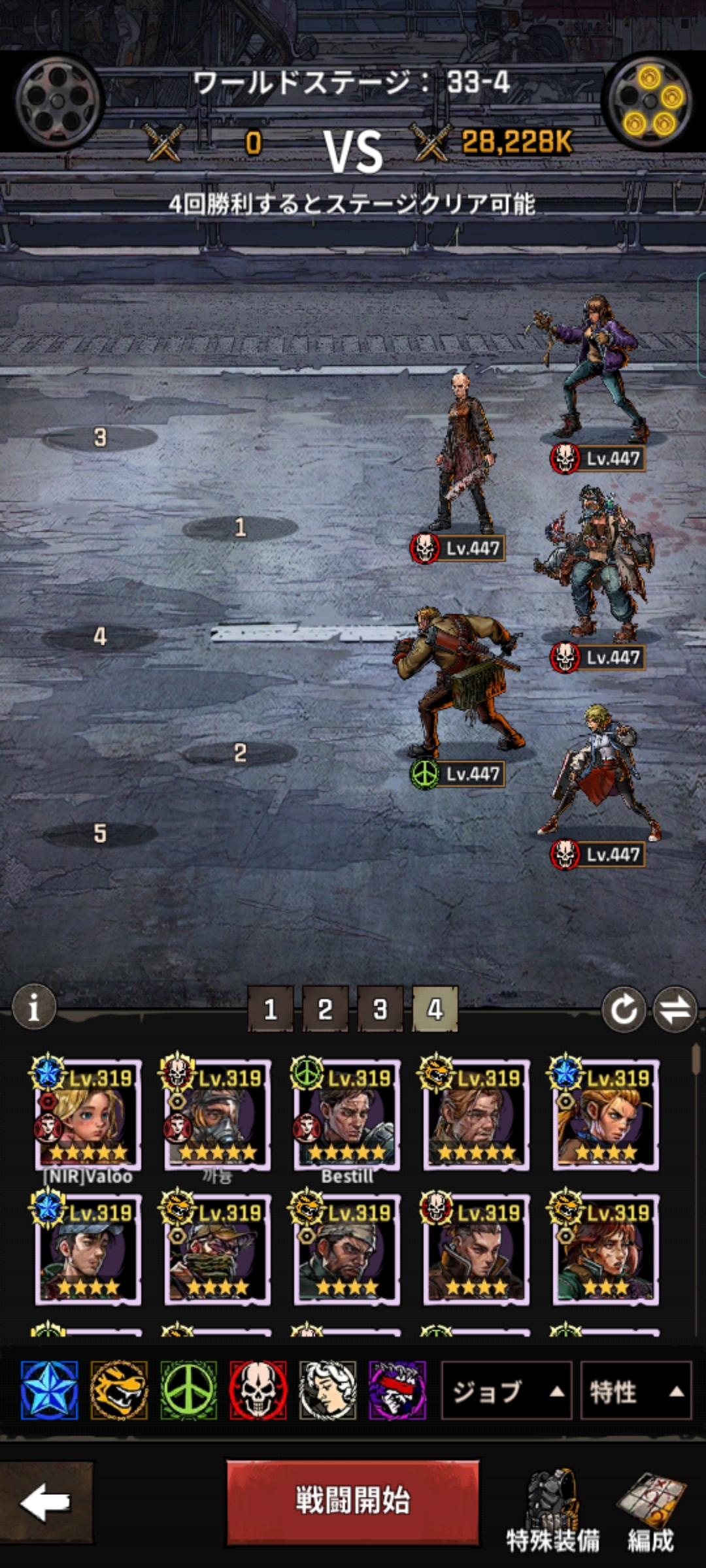Filter heroes by yellow tiger faction
This screenshot has width=706, height=1568.
tap(119, 1390)
